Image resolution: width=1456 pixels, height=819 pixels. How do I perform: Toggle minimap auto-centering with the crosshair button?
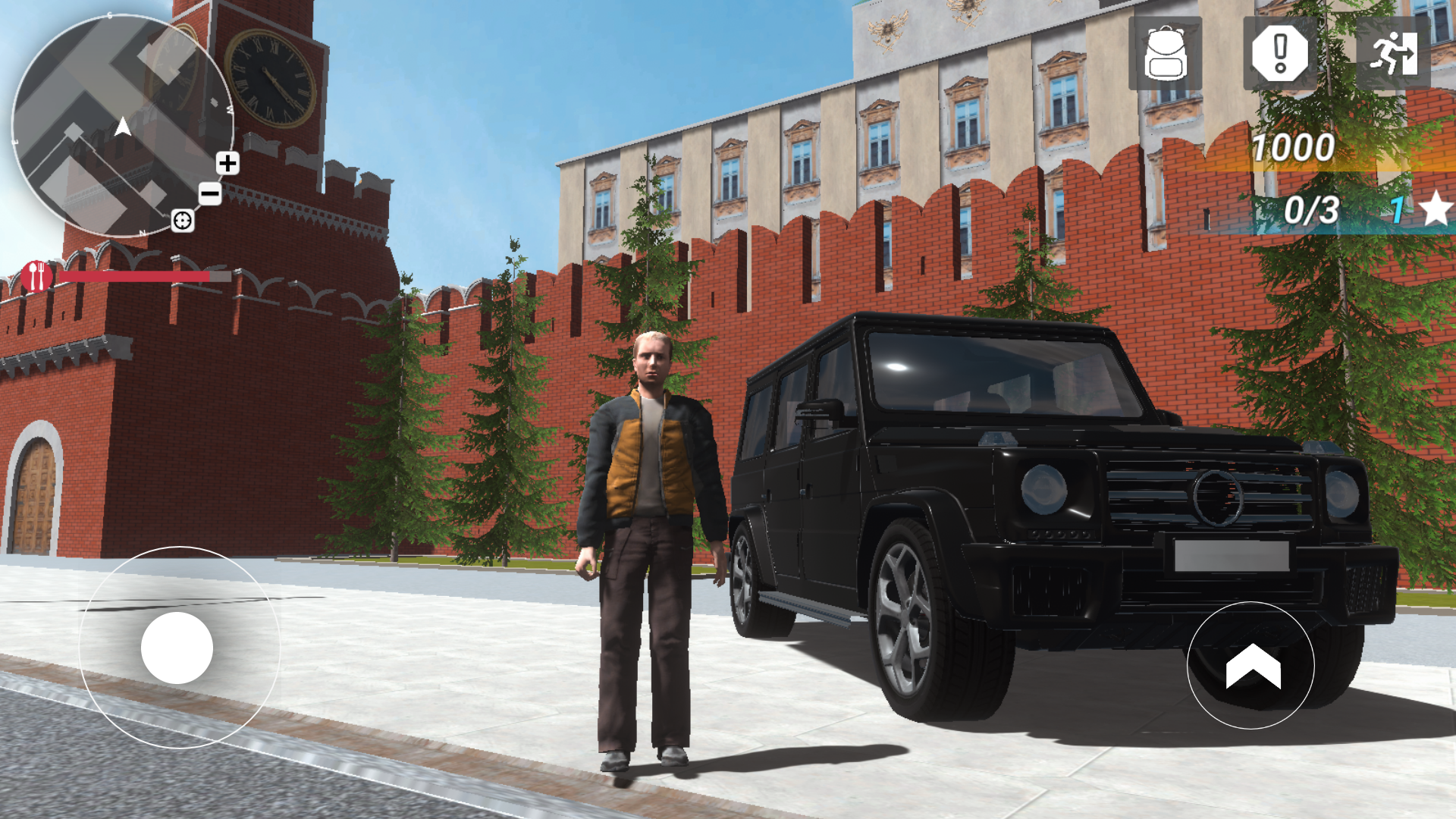[x=183, y=221]
